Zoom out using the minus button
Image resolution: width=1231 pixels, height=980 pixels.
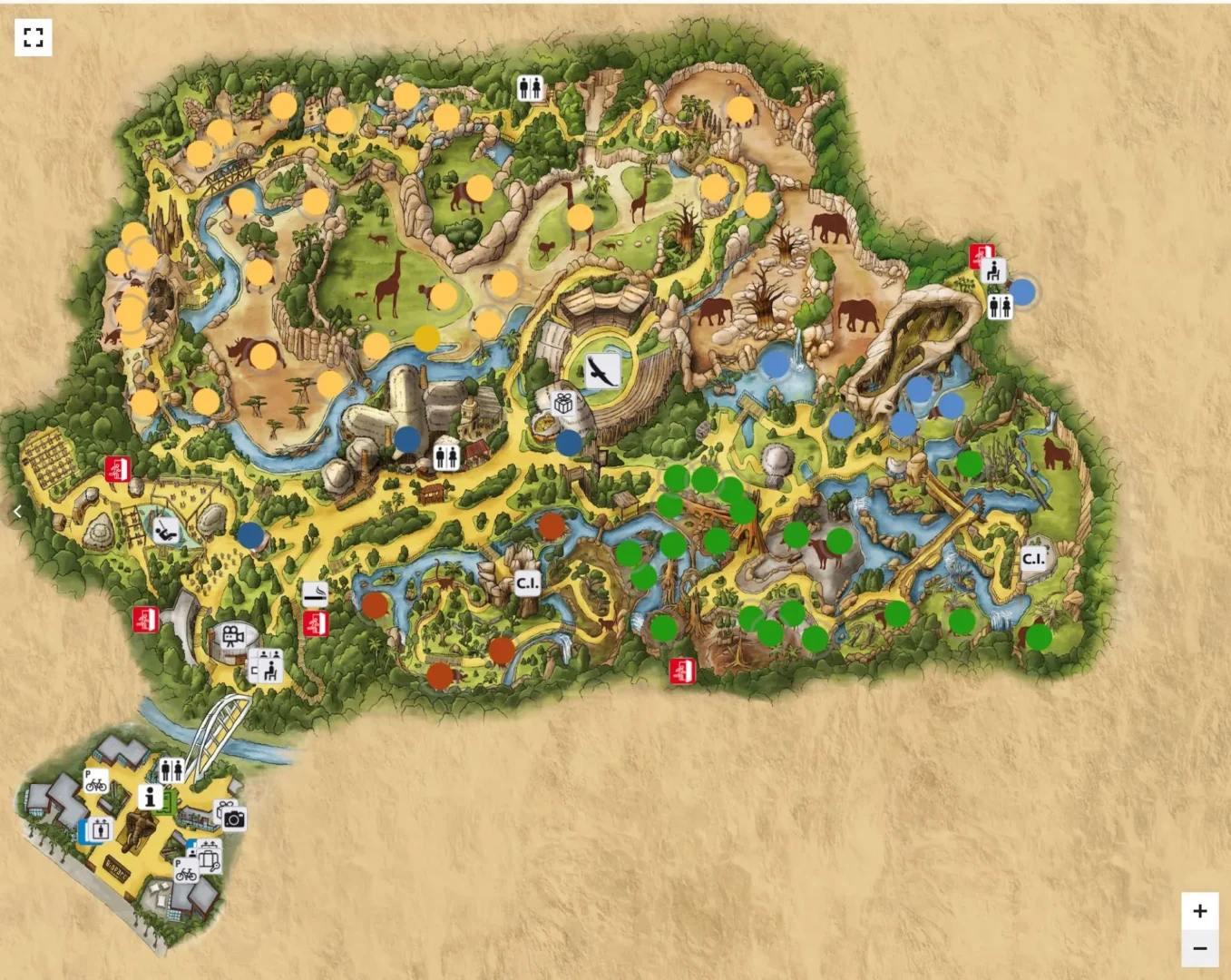[x=1200, y=946]
